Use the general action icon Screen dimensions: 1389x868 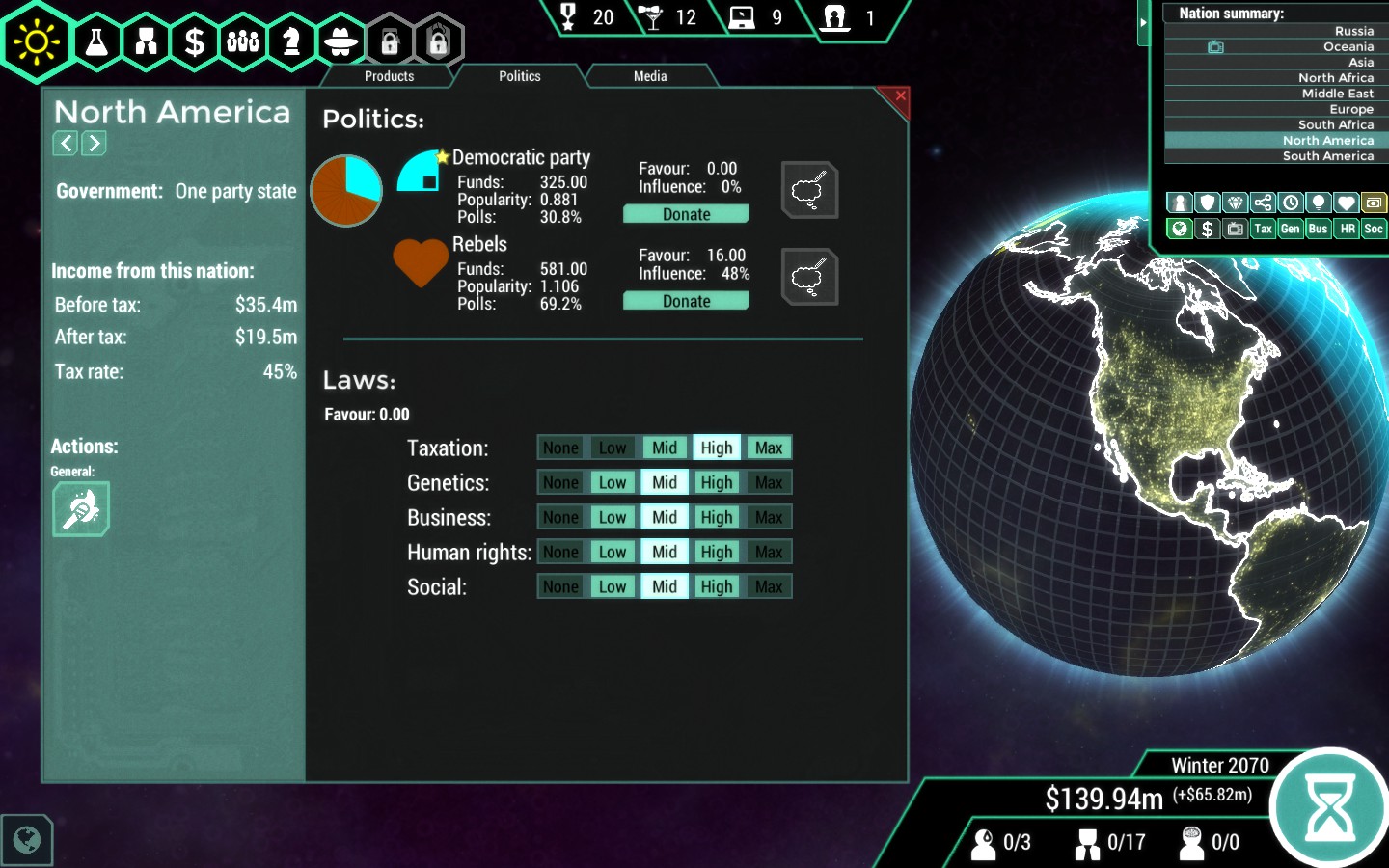click(81, 508)
